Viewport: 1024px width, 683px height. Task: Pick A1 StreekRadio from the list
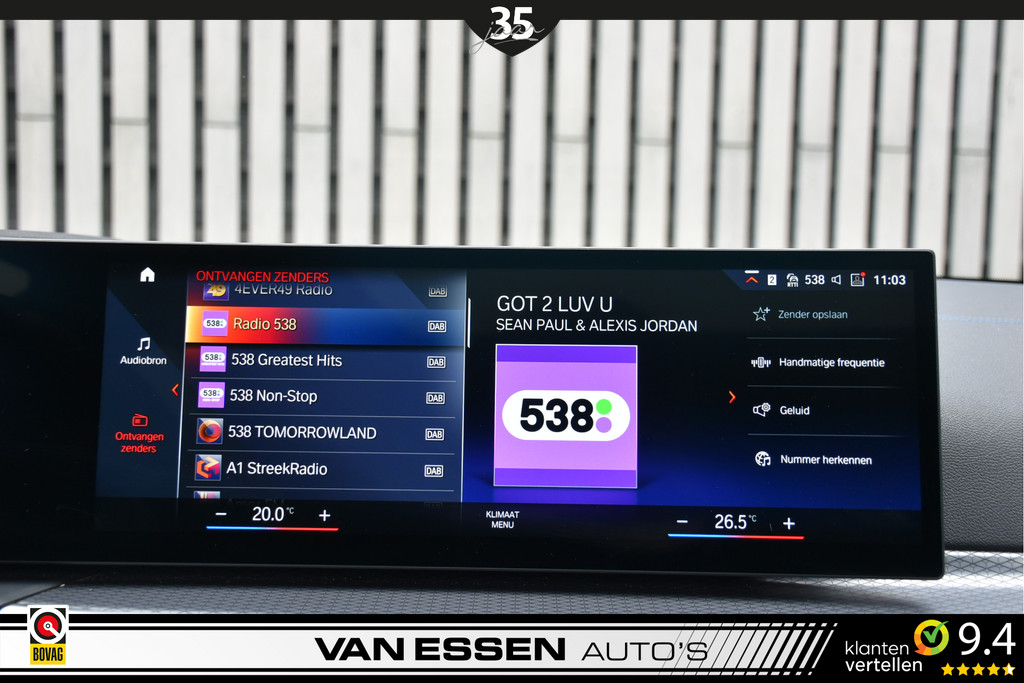point(320,469)
